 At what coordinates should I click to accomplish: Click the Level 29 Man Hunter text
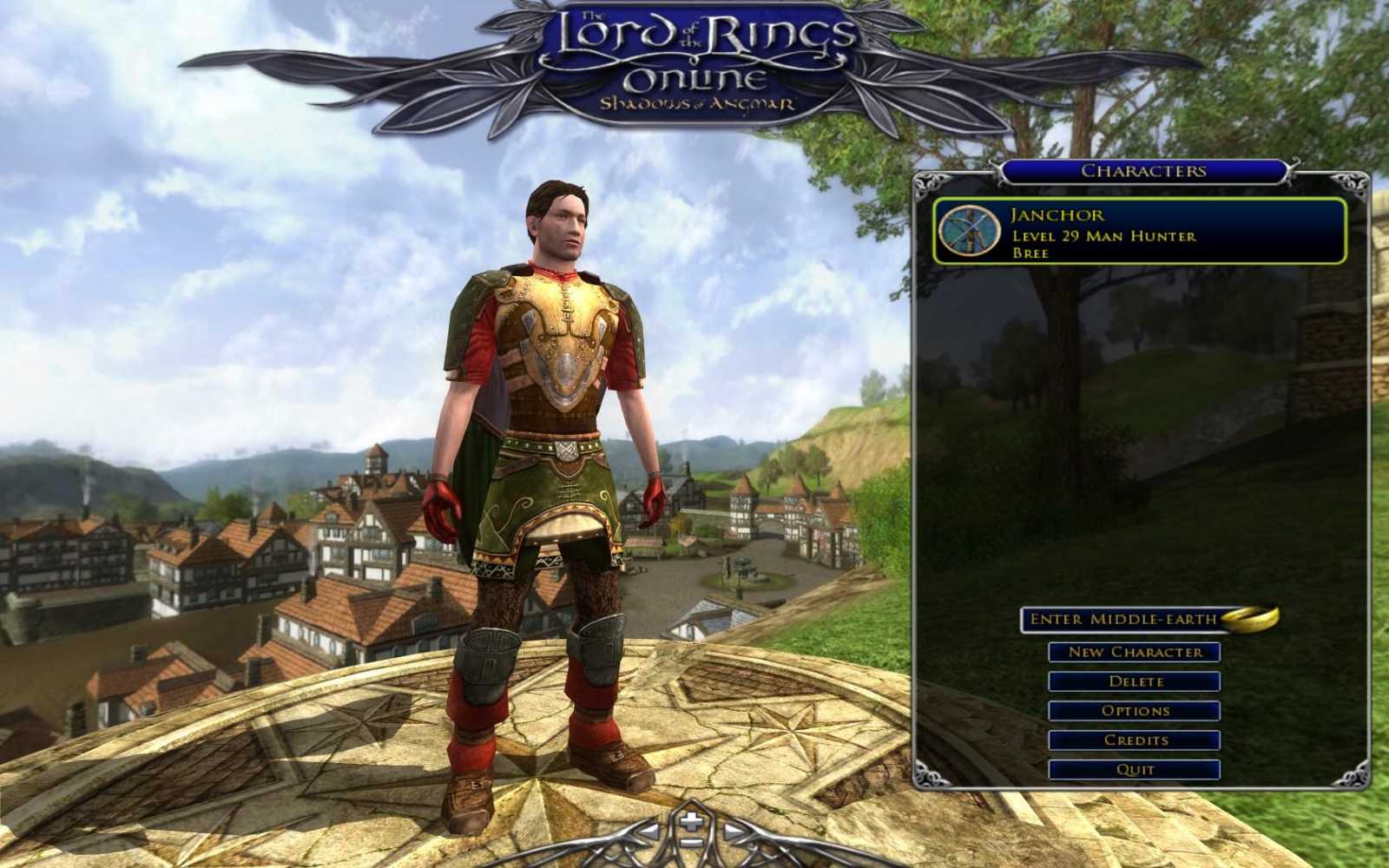(1103, 236)
